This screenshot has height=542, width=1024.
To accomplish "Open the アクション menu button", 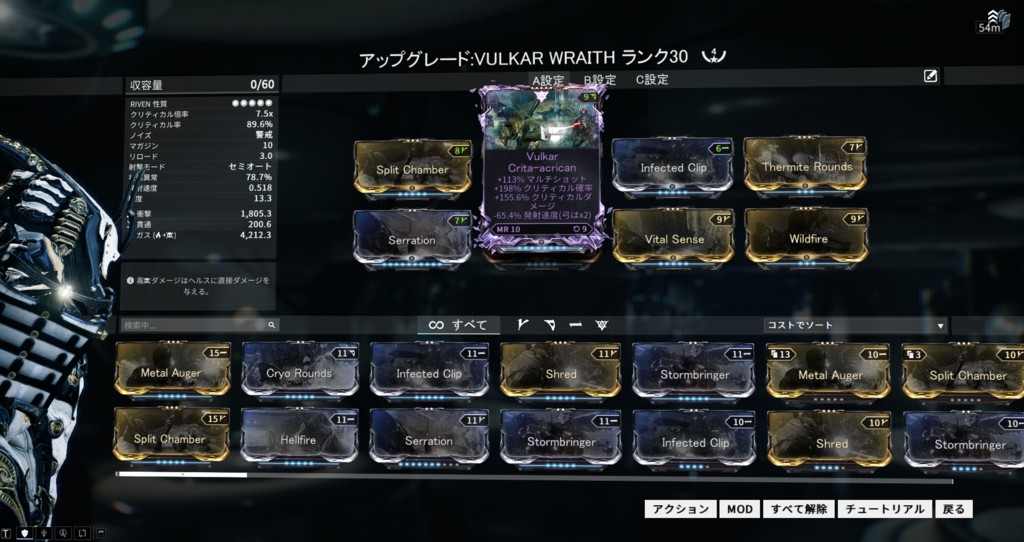I will 680,509.
